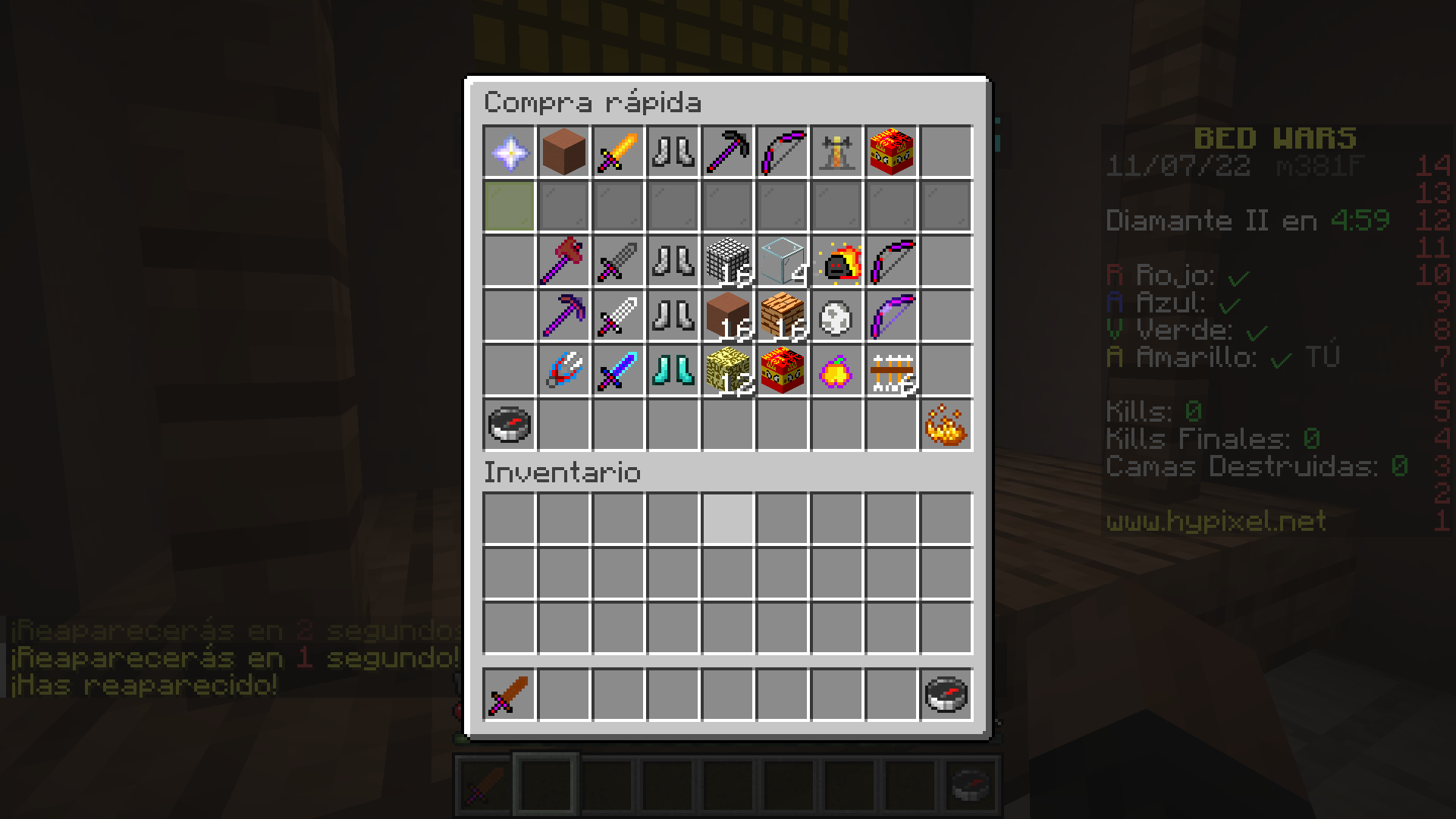Select the diamond sword item
The width and height of the screenshot is (1456, 819).
619,372
